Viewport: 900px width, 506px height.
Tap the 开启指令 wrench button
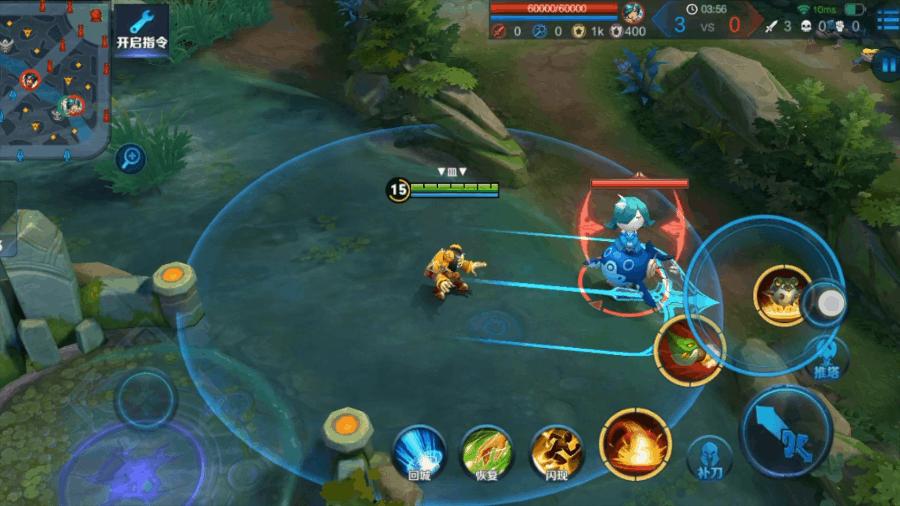140,30
